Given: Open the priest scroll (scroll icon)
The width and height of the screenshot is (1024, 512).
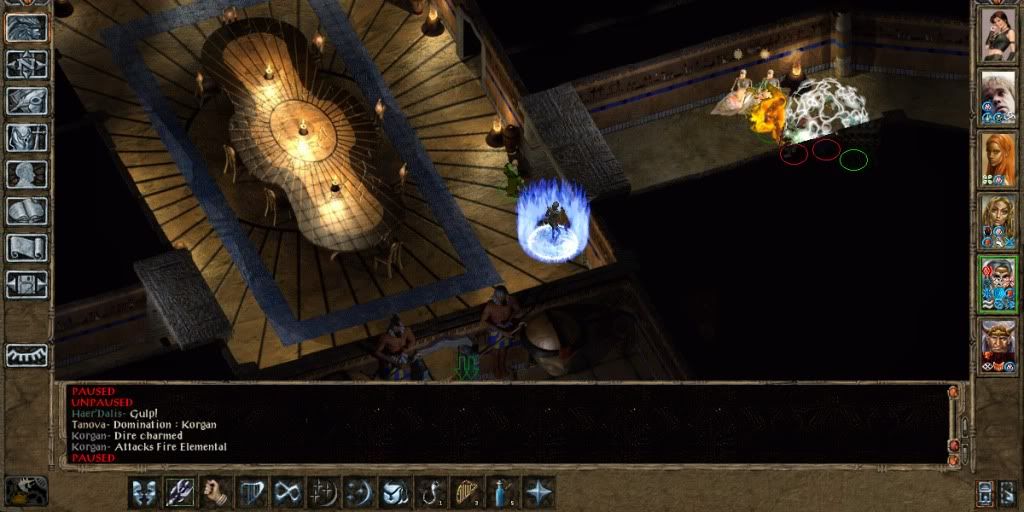Looking at the screenshot, I should coord(26,248).
